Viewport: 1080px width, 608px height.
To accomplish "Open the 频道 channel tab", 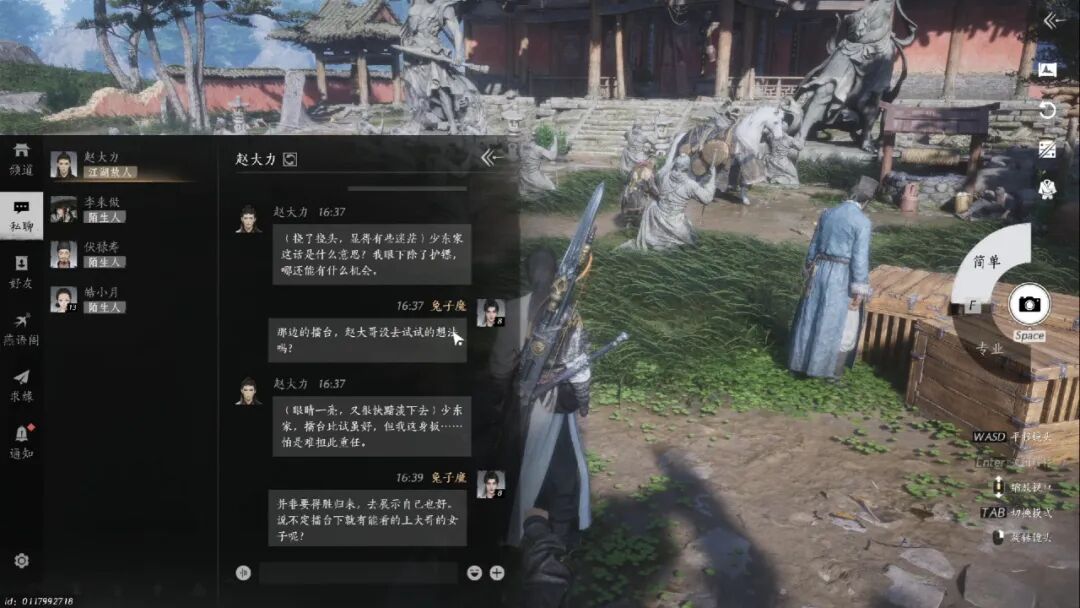I will click(21, 158).
